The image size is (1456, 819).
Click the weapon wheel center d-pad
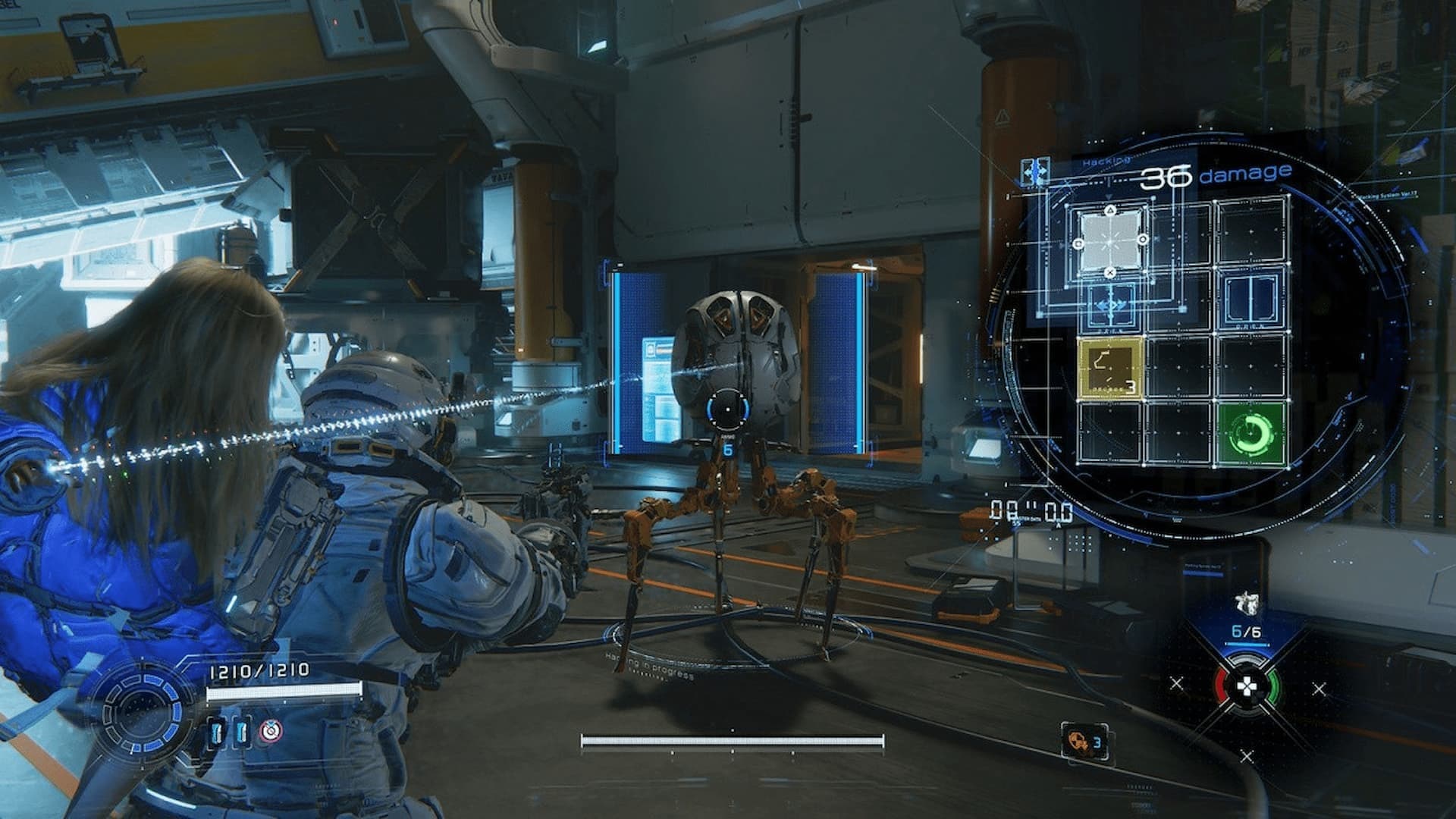click(1246, 687)
